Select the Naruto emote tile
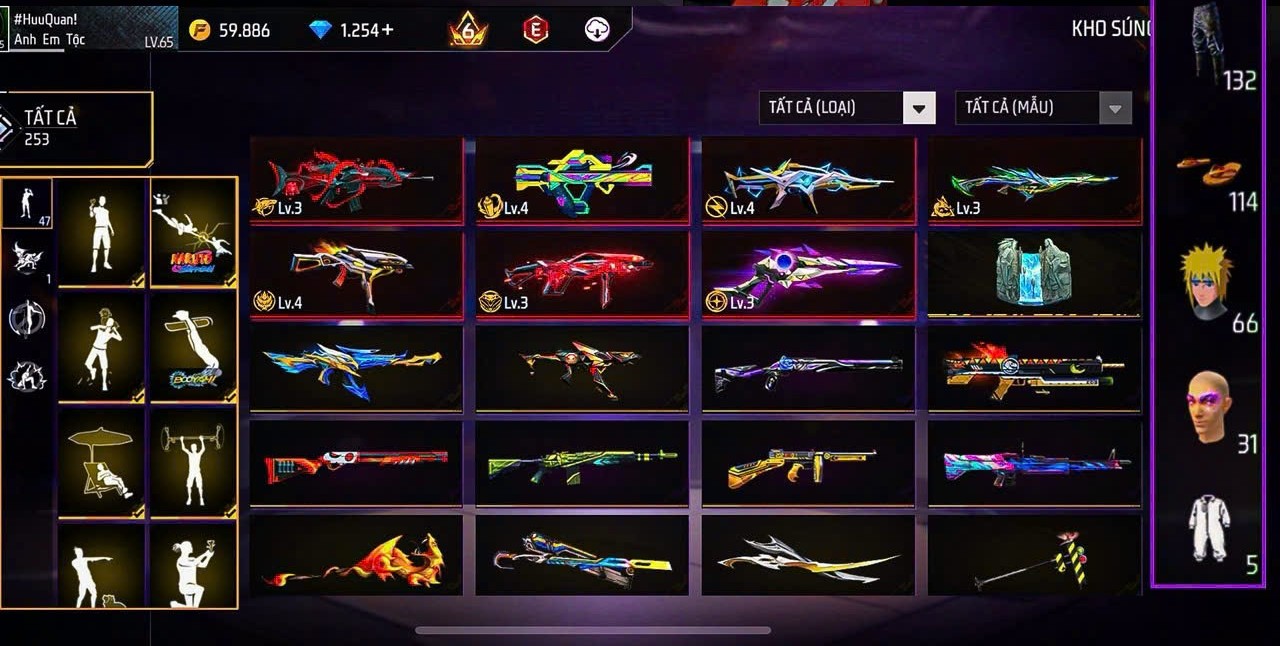The width and height of the screenshot is (1280, 646). (193, 233)
